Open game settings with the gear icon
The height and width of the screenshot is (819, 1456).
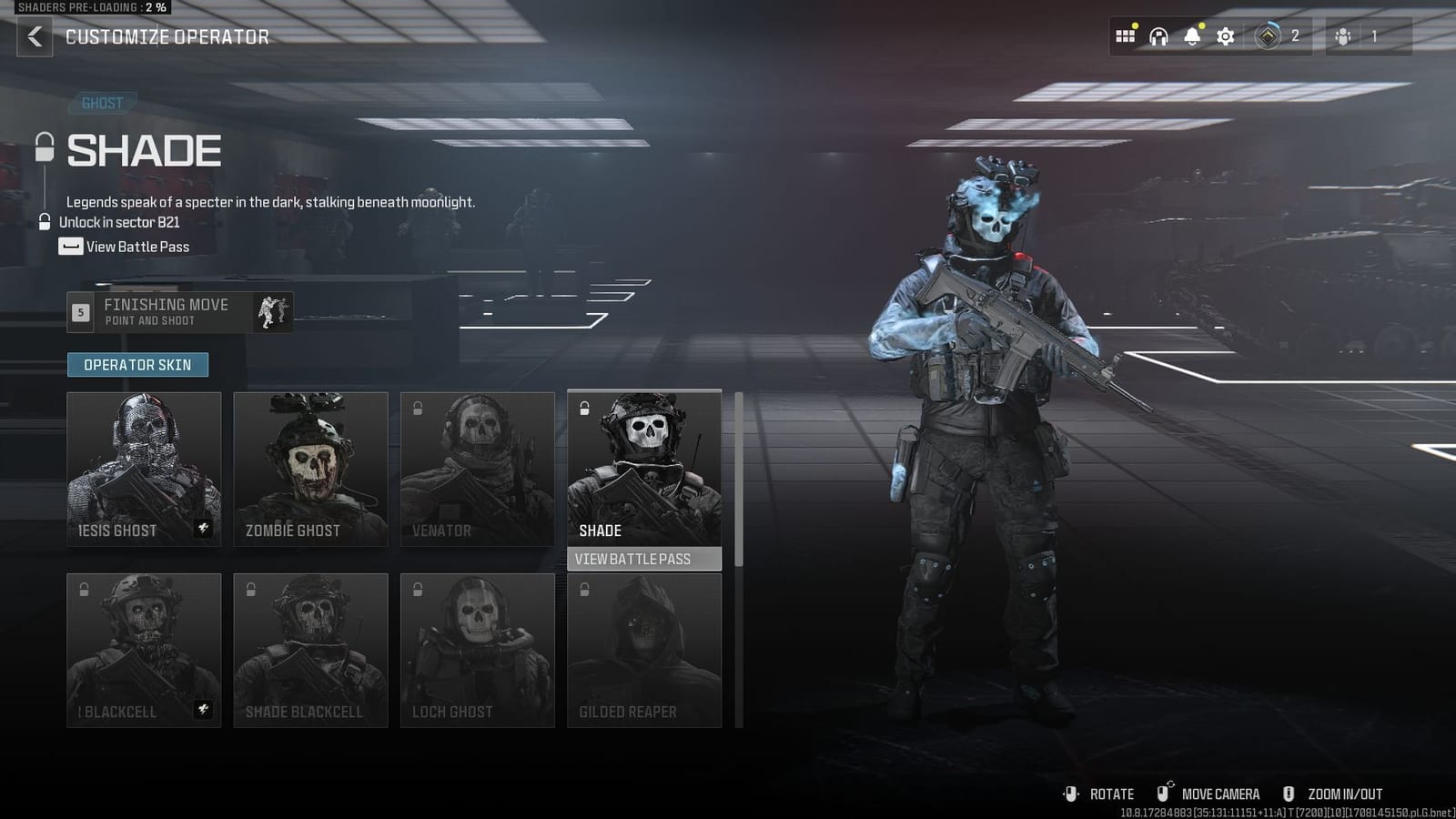(x=1225, y=36)
